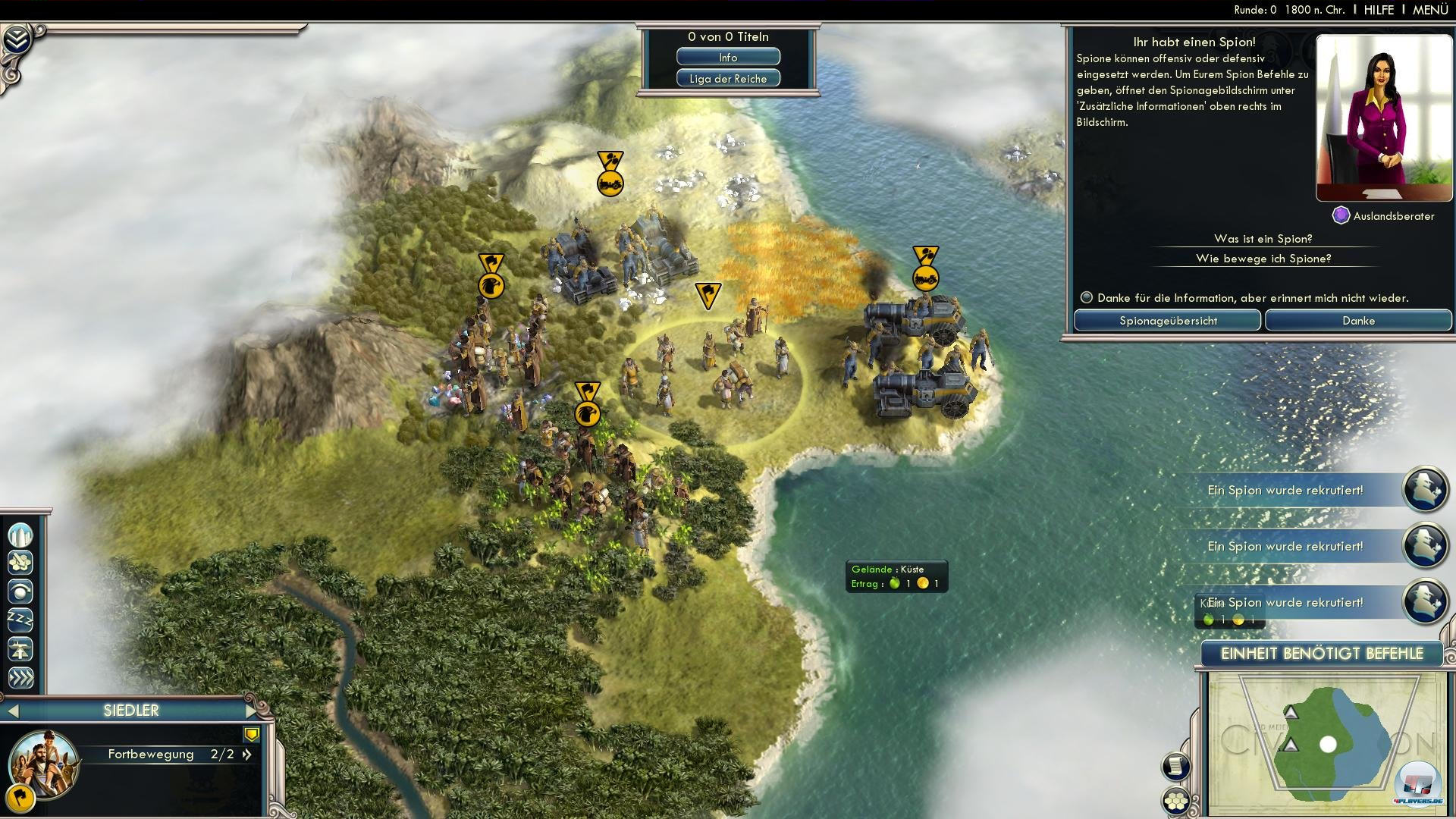Tick the don't remind me again option

point(1087,298)
